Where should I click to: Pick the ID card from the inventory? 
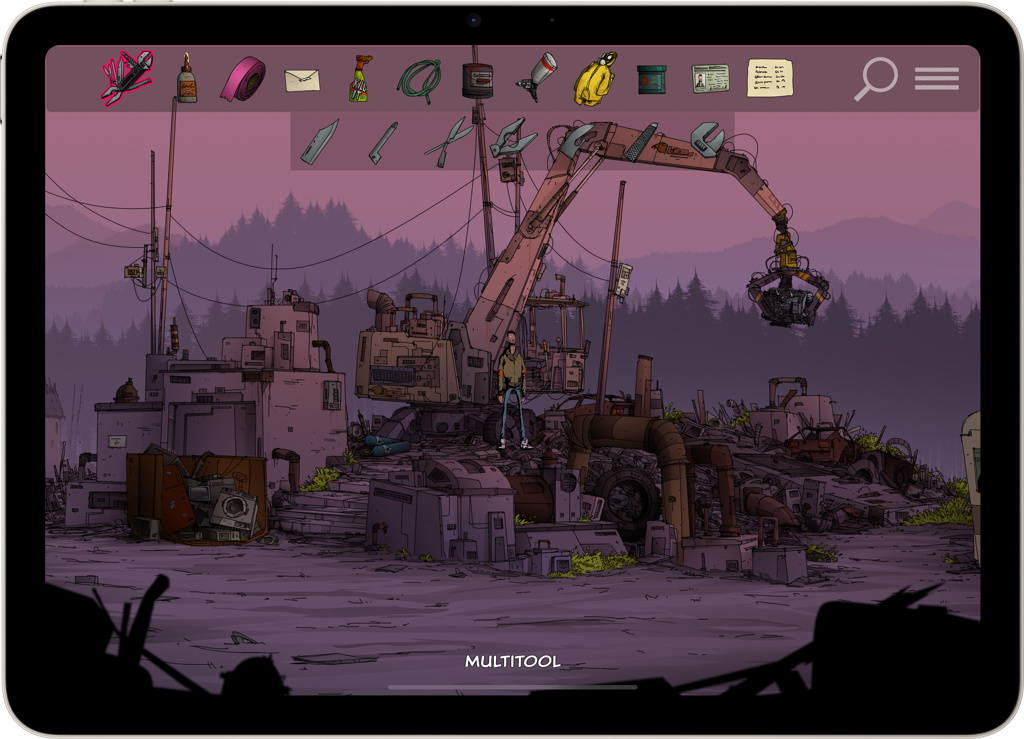pos(710,79)
